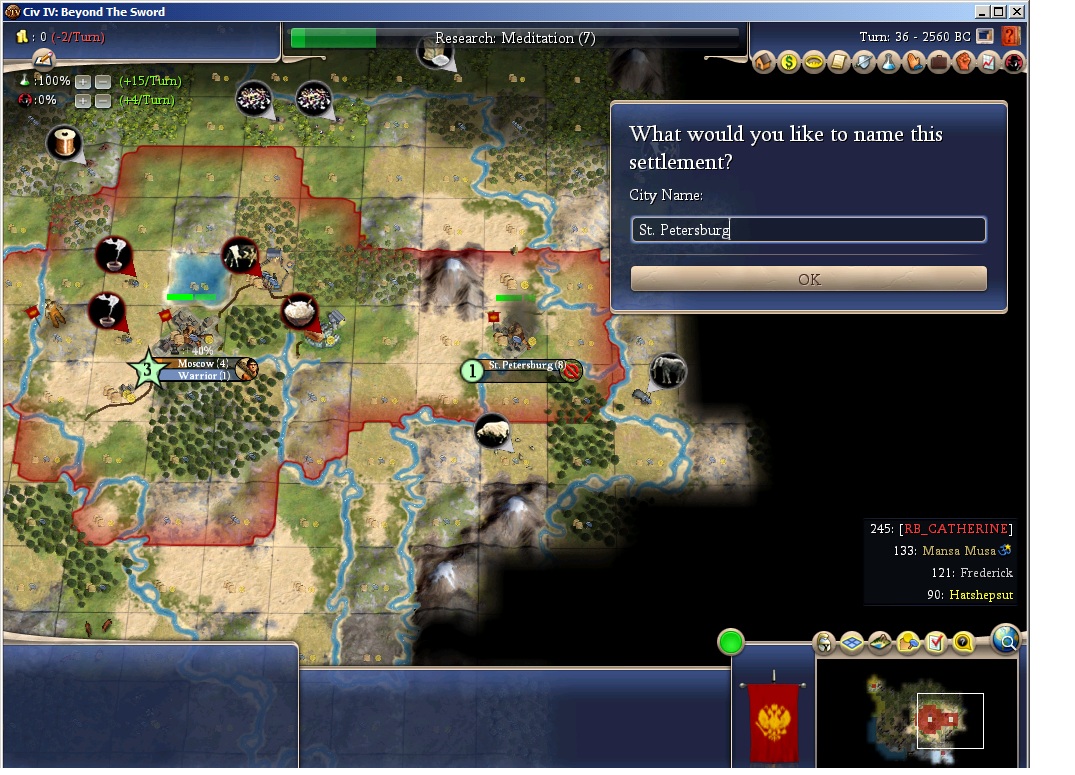
Task: Open the Military Advisor sword and shield icon
Action: tap(864, 62)
